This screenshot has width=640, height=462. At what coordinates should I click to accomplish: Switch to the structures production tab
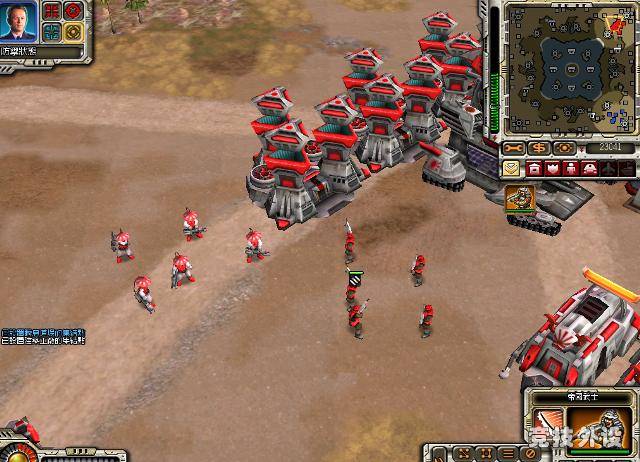pos(535,168)
